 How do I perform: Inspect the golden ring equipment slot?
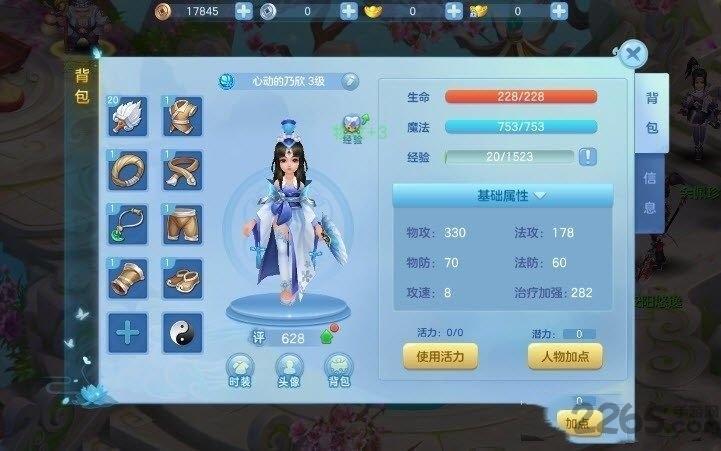click(x=129, y=172)
